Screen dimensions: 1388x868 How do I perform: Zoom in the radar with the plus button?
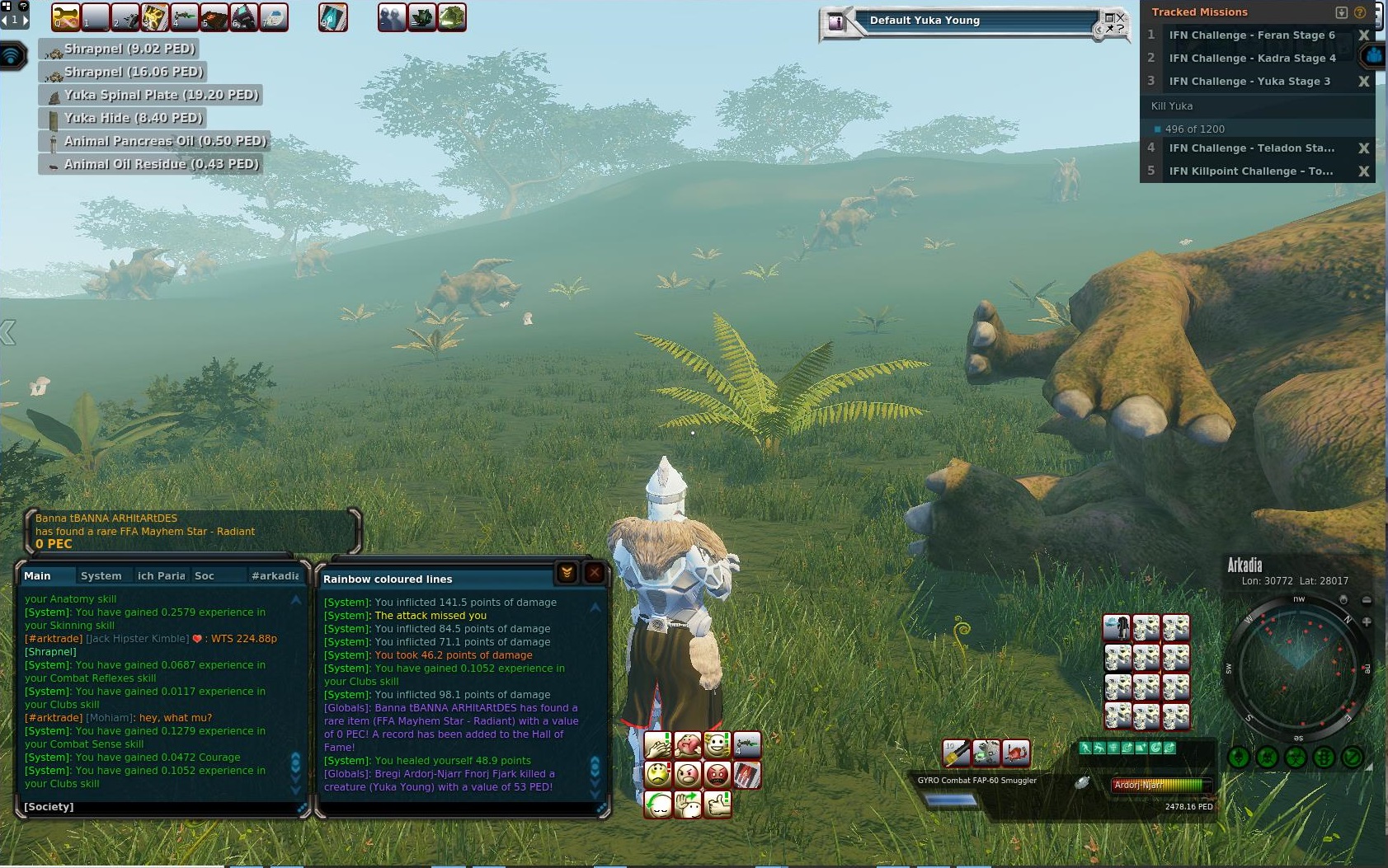[1367, 622]
